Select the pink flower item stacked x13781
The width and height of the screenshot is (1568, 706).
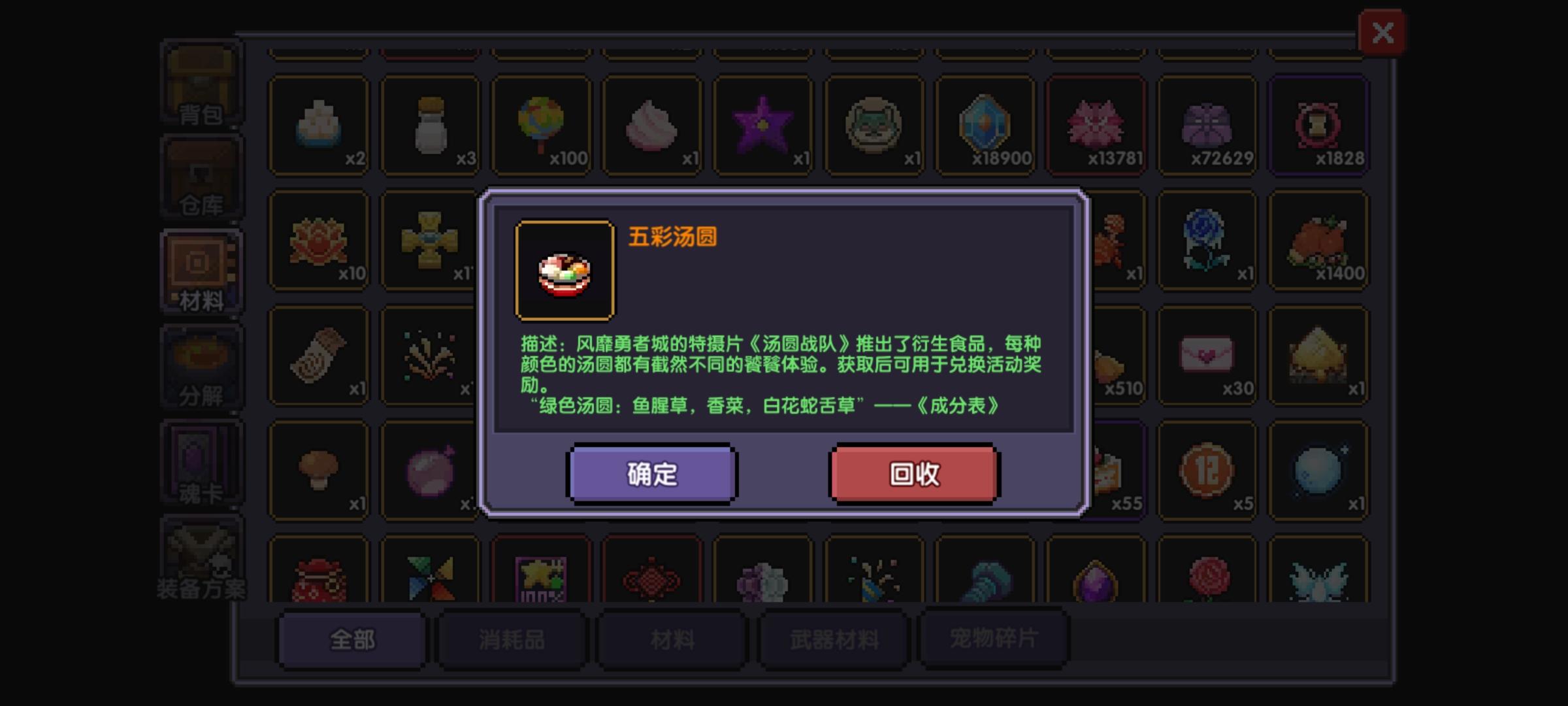coord(1096,124)
